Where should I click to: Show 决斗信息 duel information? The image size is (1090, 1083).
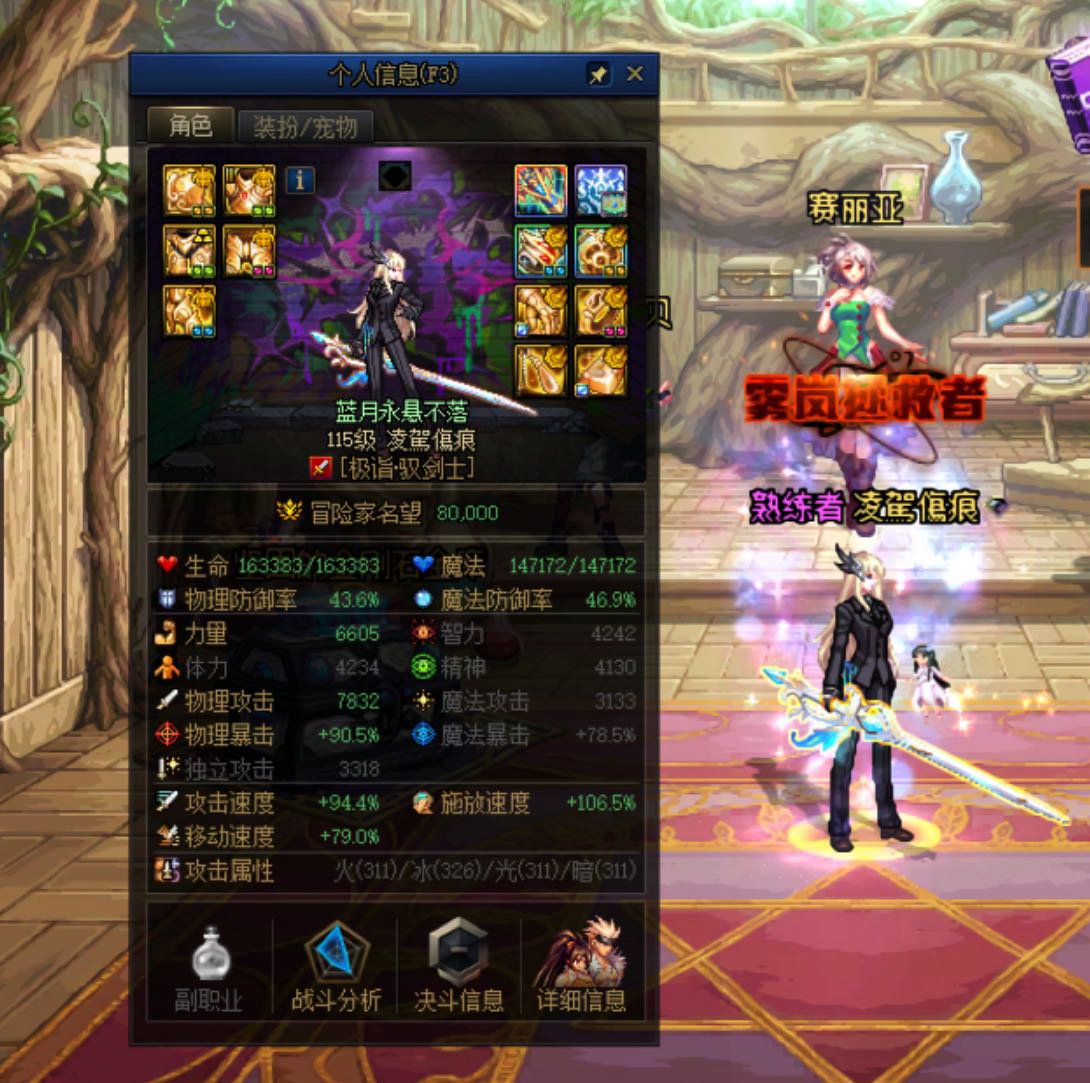459,966
